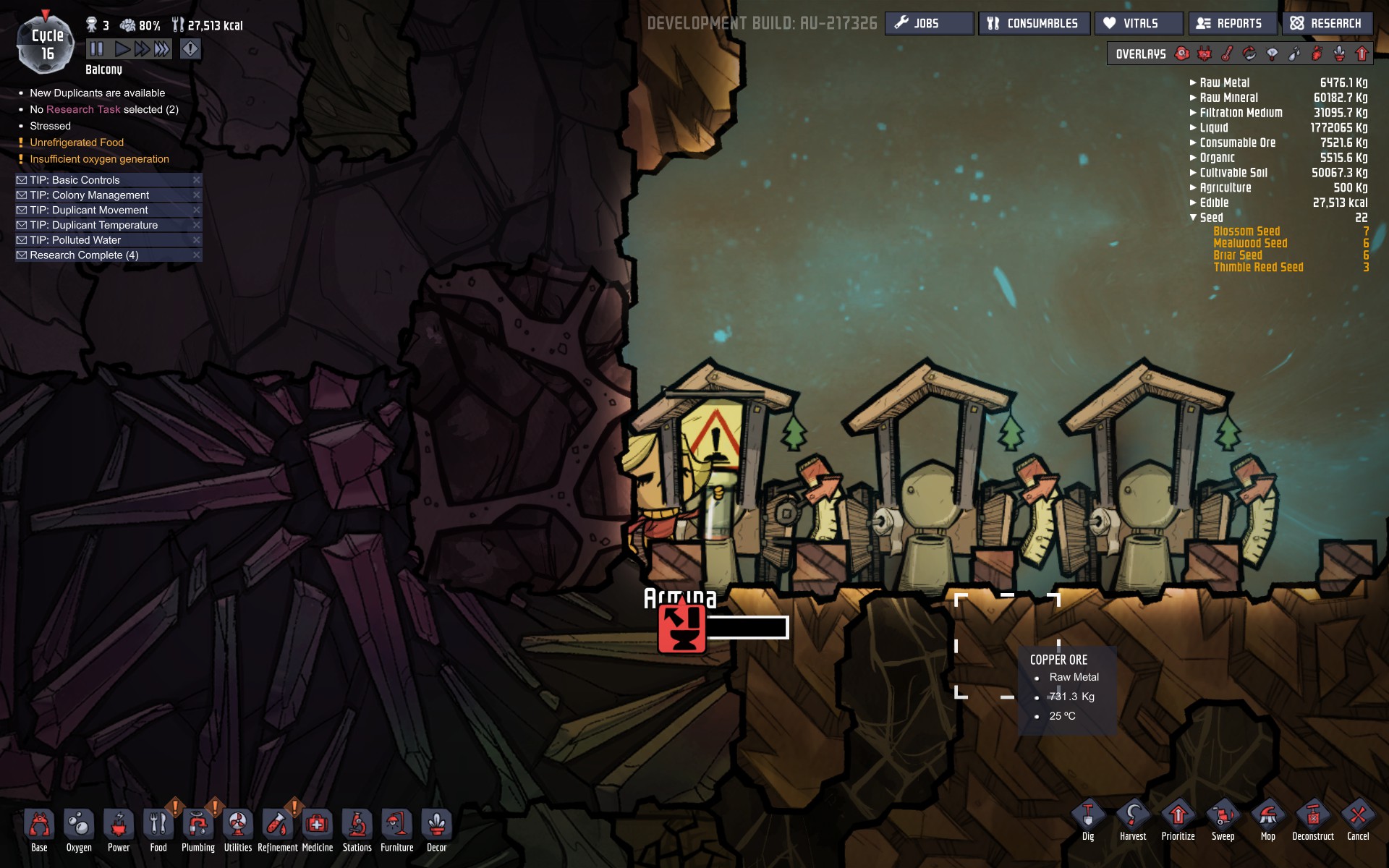This screenshot has height=868, width=1389.
Task: Dismiss the TIP: Polluted Water message
Action: pos(196,240)
